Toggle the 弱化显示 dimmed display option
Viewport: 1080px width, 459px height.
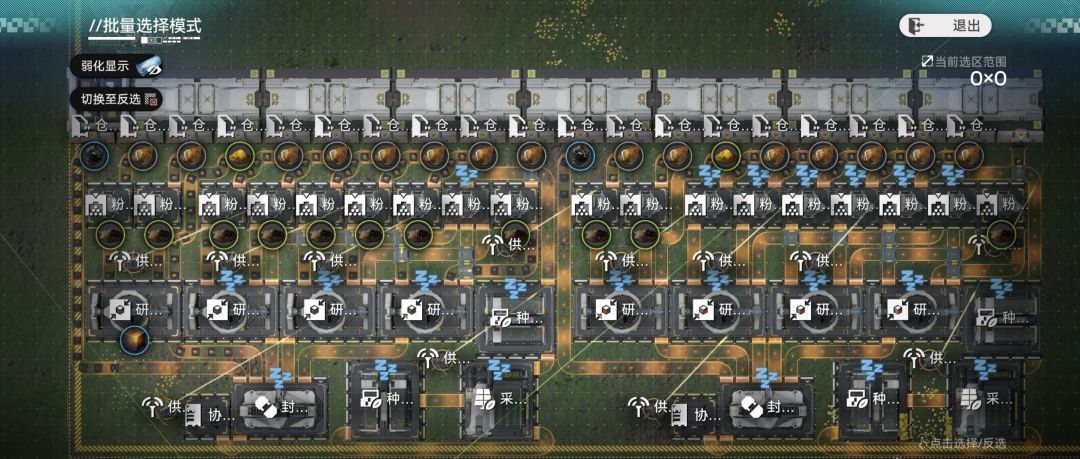click(x=115, y=66)
